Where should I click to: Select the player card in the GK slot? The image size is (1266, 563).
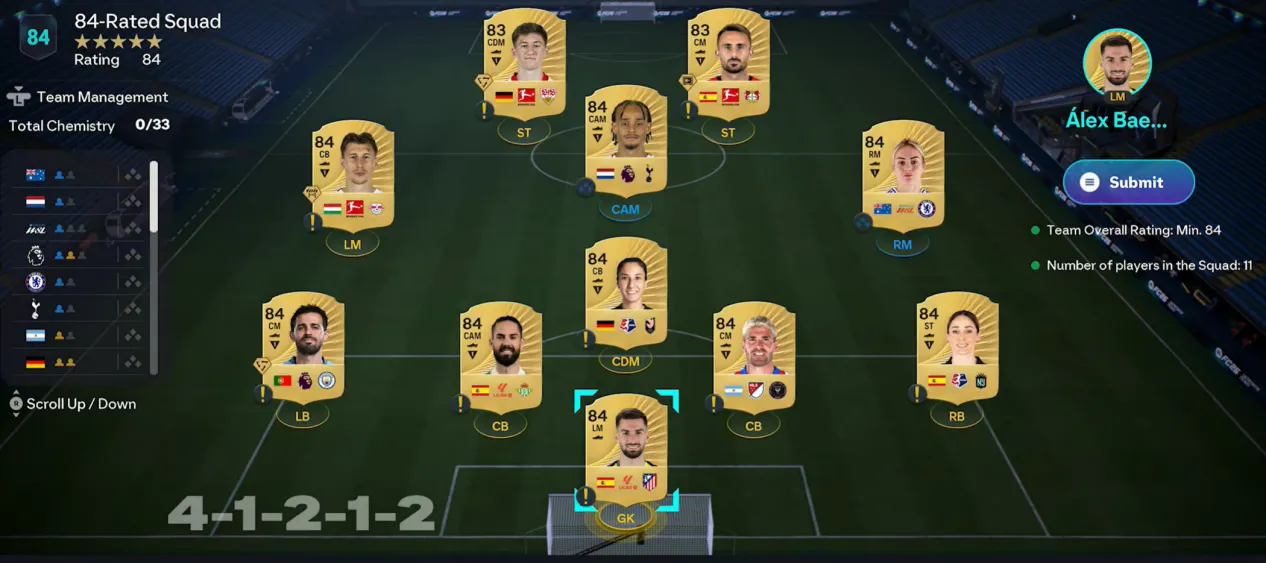pos(626,448)
